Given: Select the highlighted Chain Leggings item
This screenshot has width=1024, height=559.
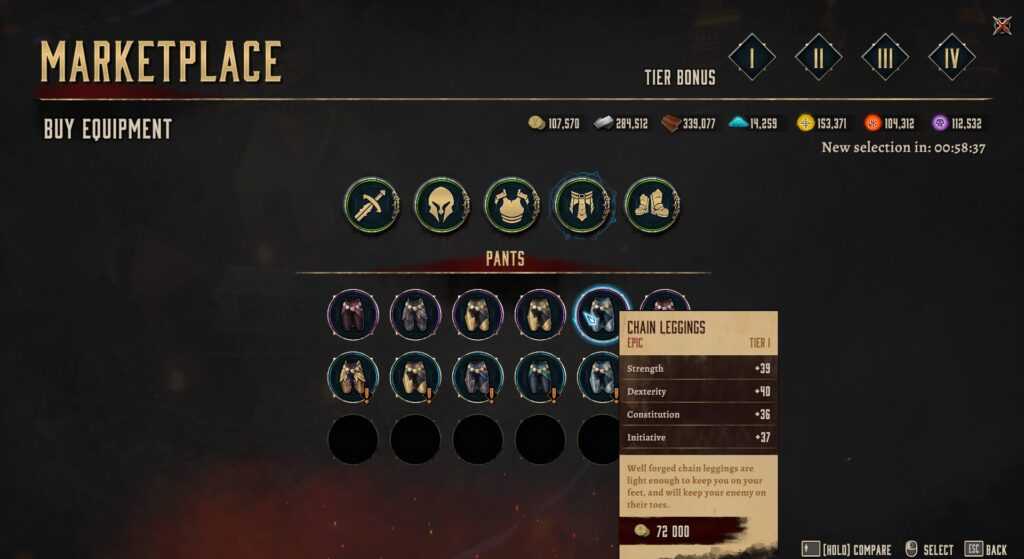Looking at the screenshot, I should (602, 314).
